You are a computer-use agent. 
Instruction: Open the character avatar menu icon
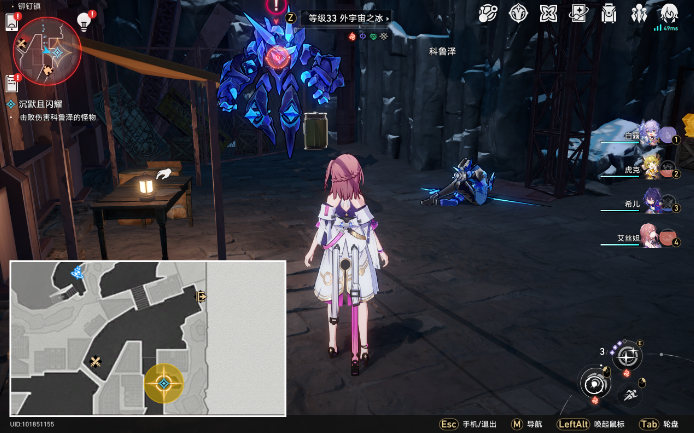click(x=668, y=13)
